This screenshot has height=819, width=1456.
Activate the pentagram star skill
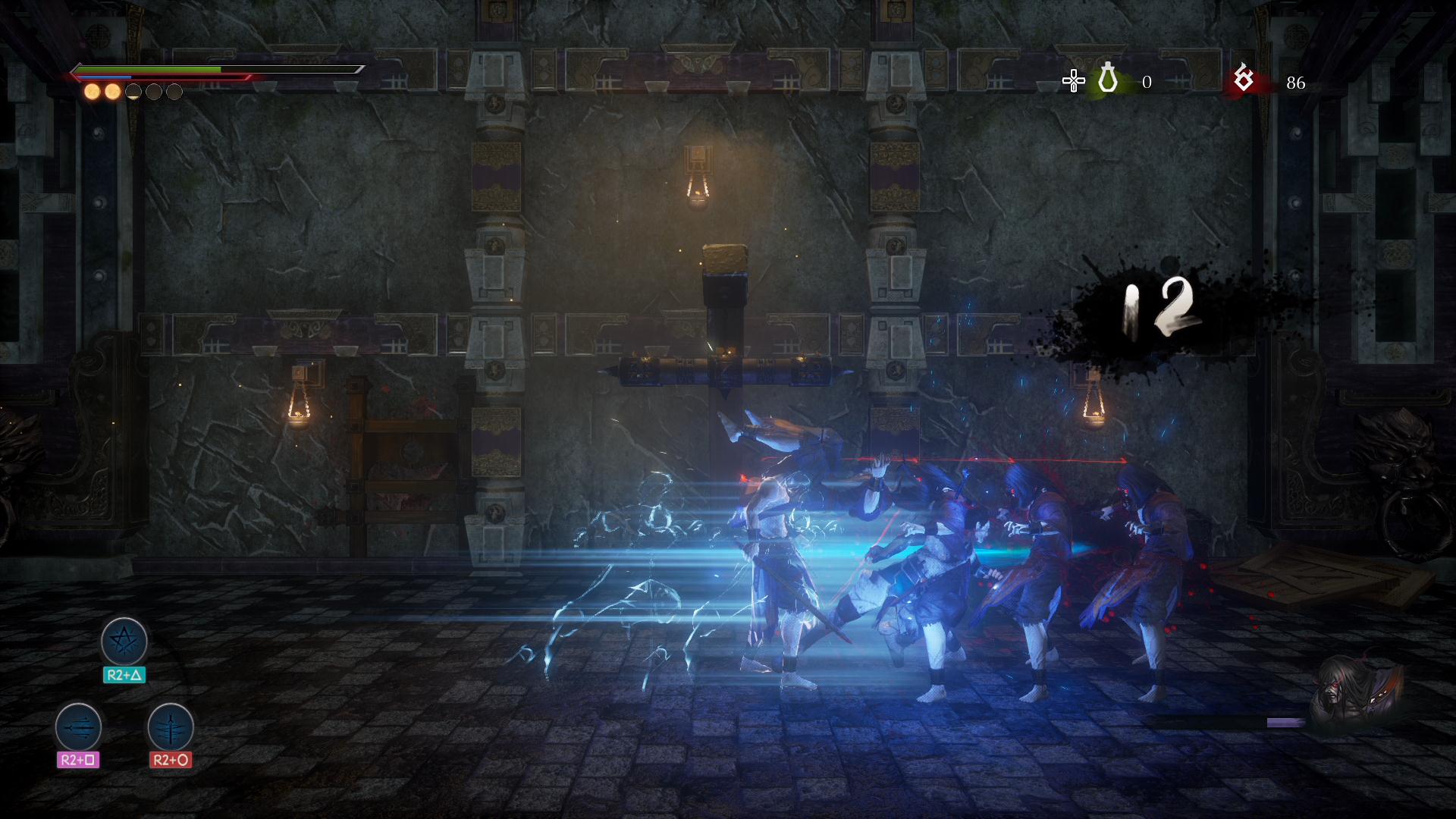124,642
